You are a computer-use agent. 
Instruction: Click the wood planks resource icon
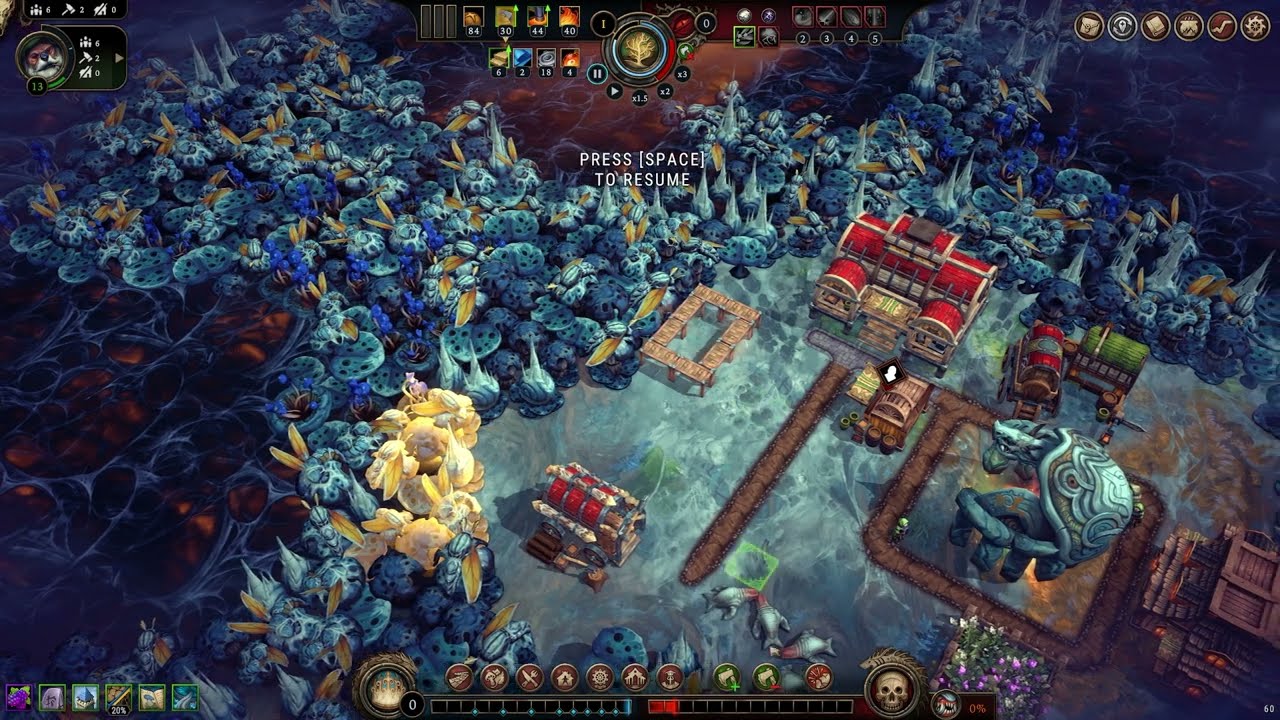point(500,59)
